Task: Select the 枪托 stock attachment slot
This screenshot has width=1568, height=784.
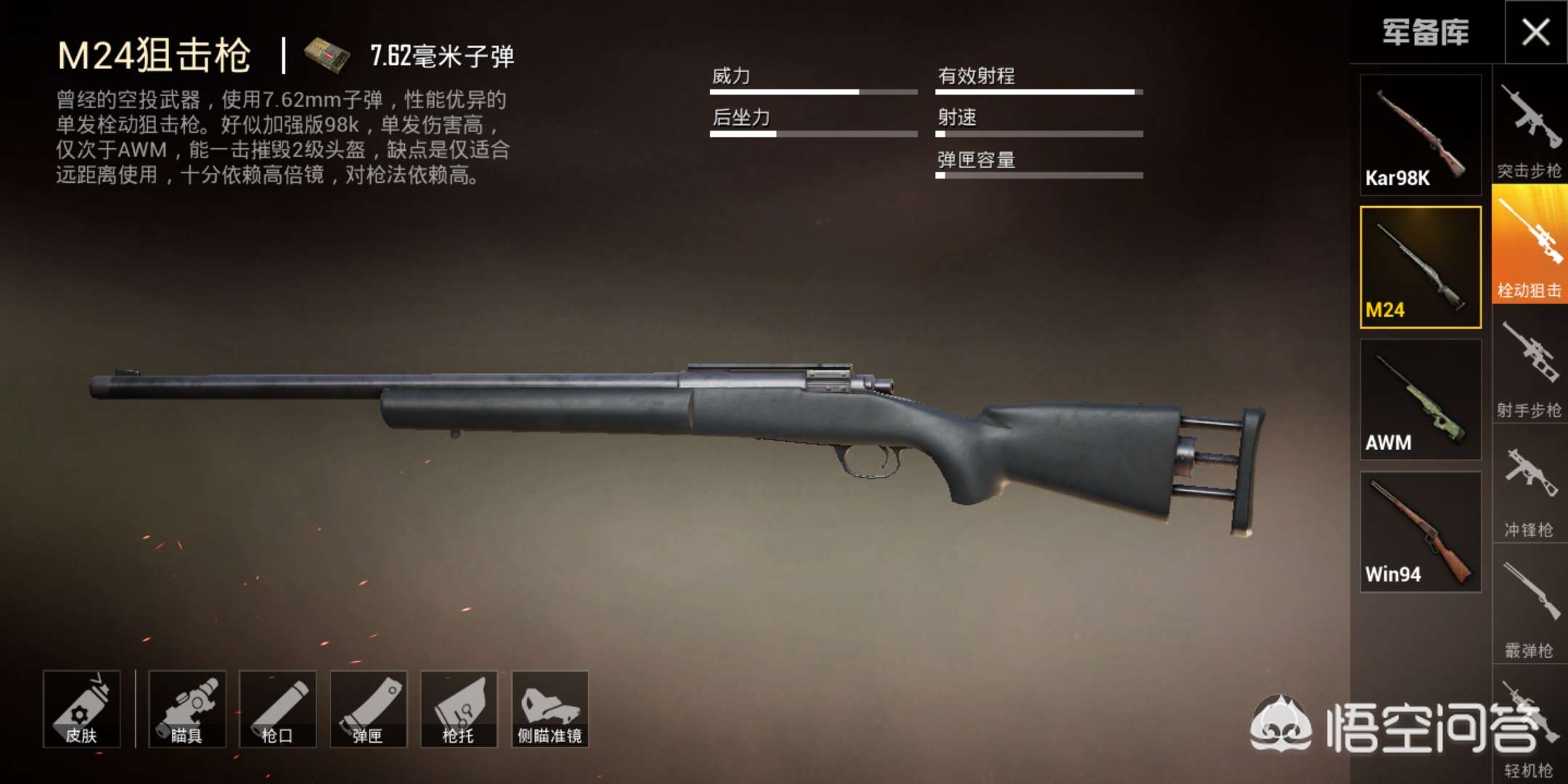Action: (459, 709)
